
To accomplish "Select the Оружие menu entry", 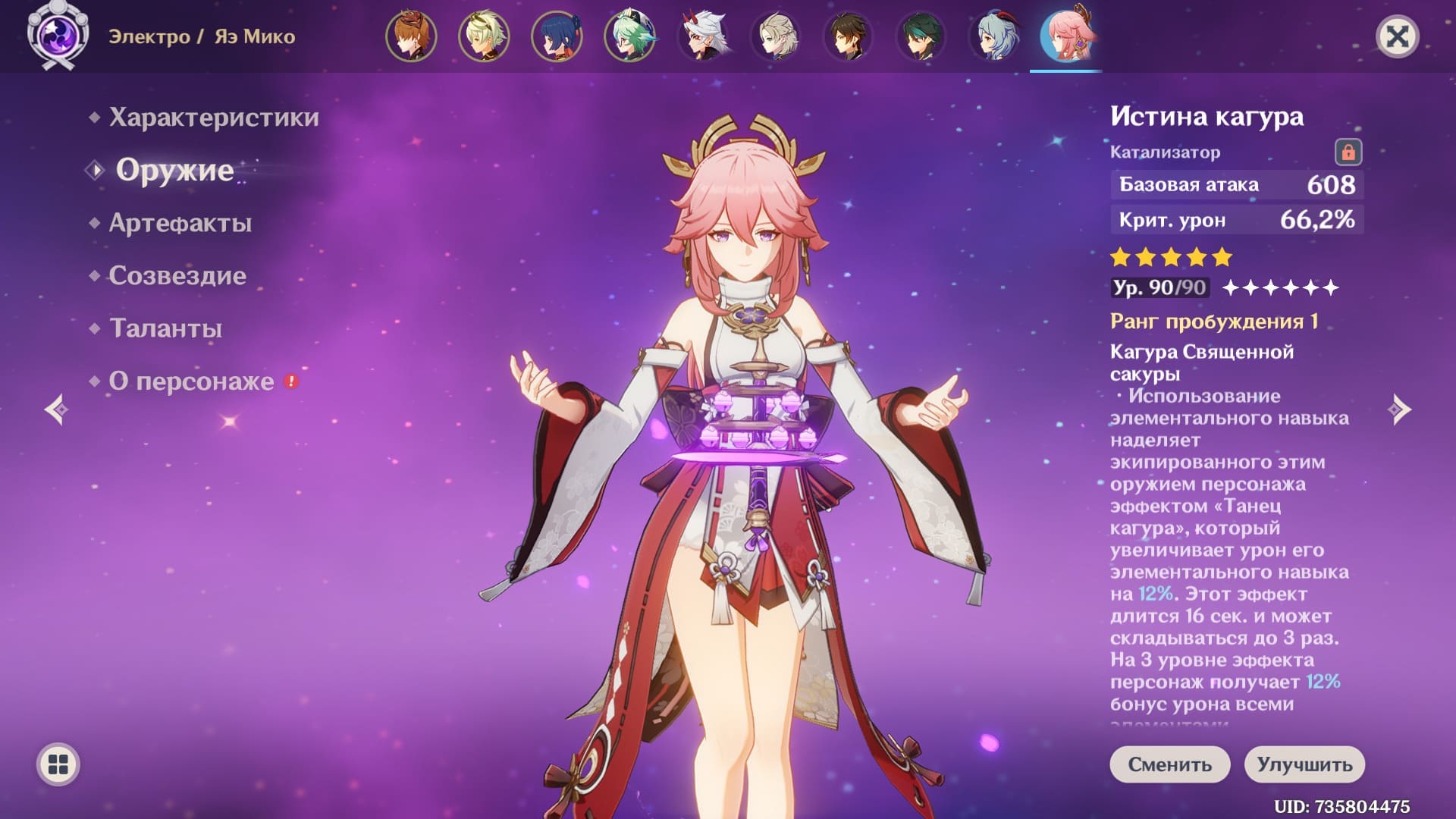I will pos(174,171).
